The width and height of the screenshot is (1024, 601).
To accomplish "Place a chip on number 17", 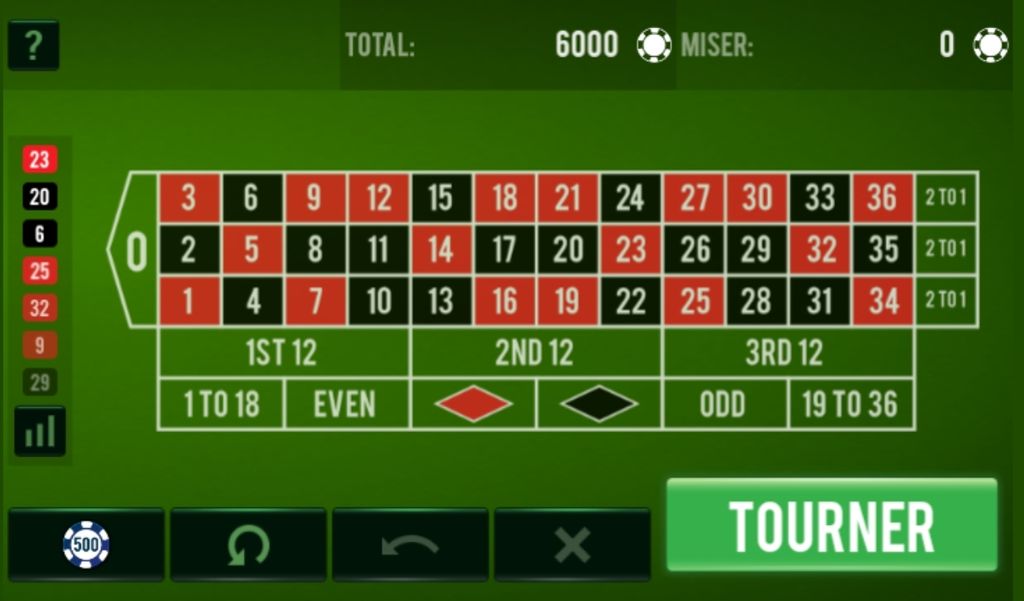I will point(504,249).
